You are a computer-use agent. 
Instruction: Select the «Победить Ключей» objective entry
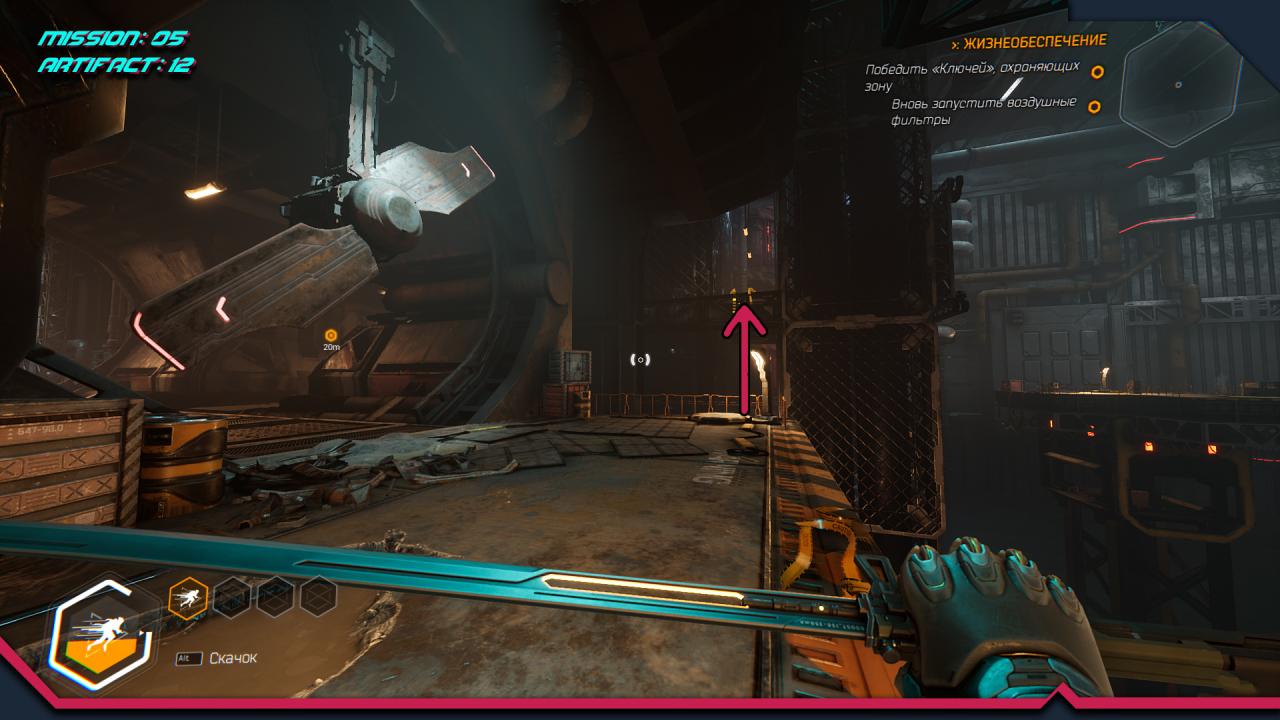coord(972,77)
